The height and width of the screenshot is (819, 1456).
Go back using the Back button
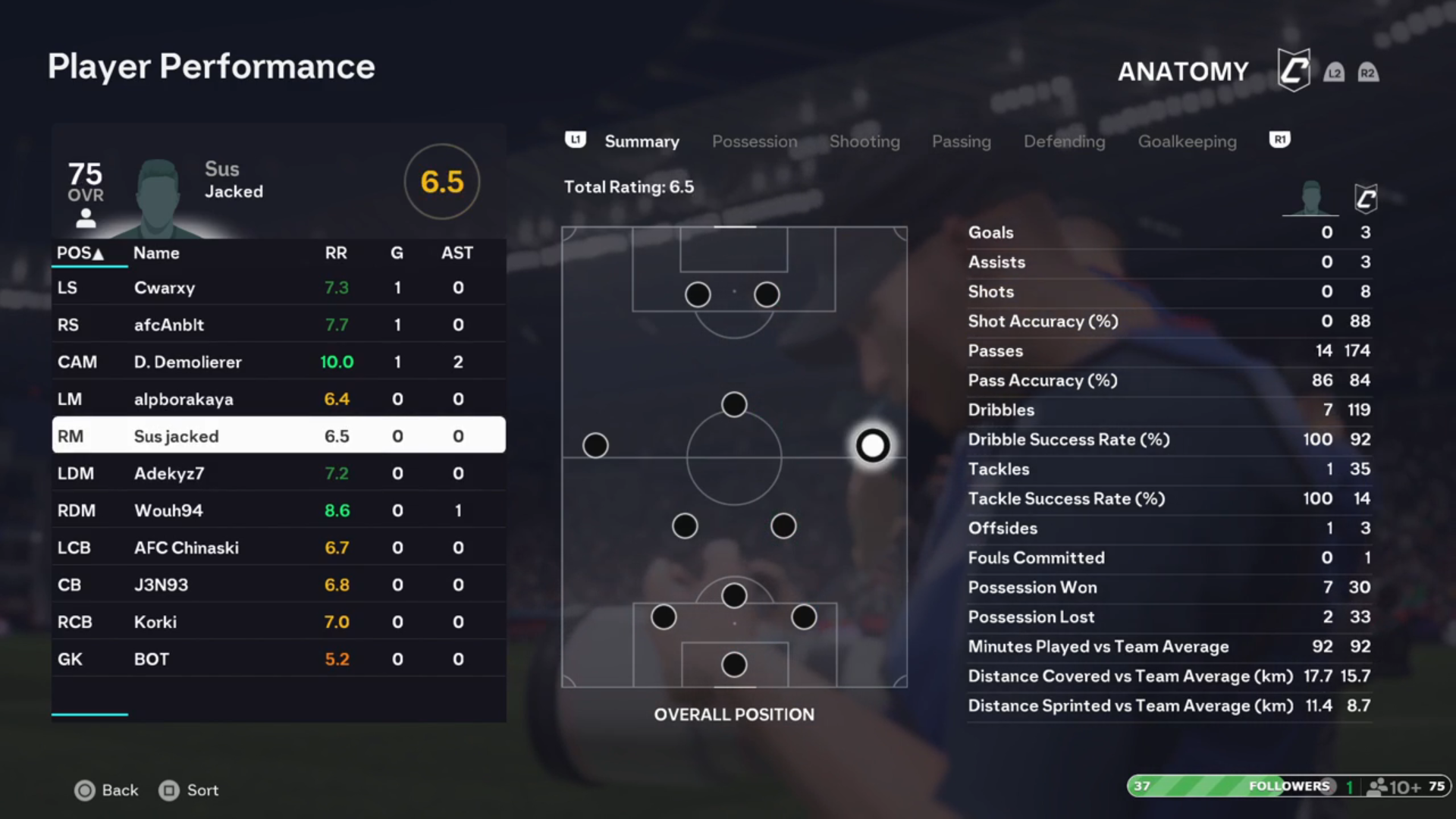(x=107, y=790)
